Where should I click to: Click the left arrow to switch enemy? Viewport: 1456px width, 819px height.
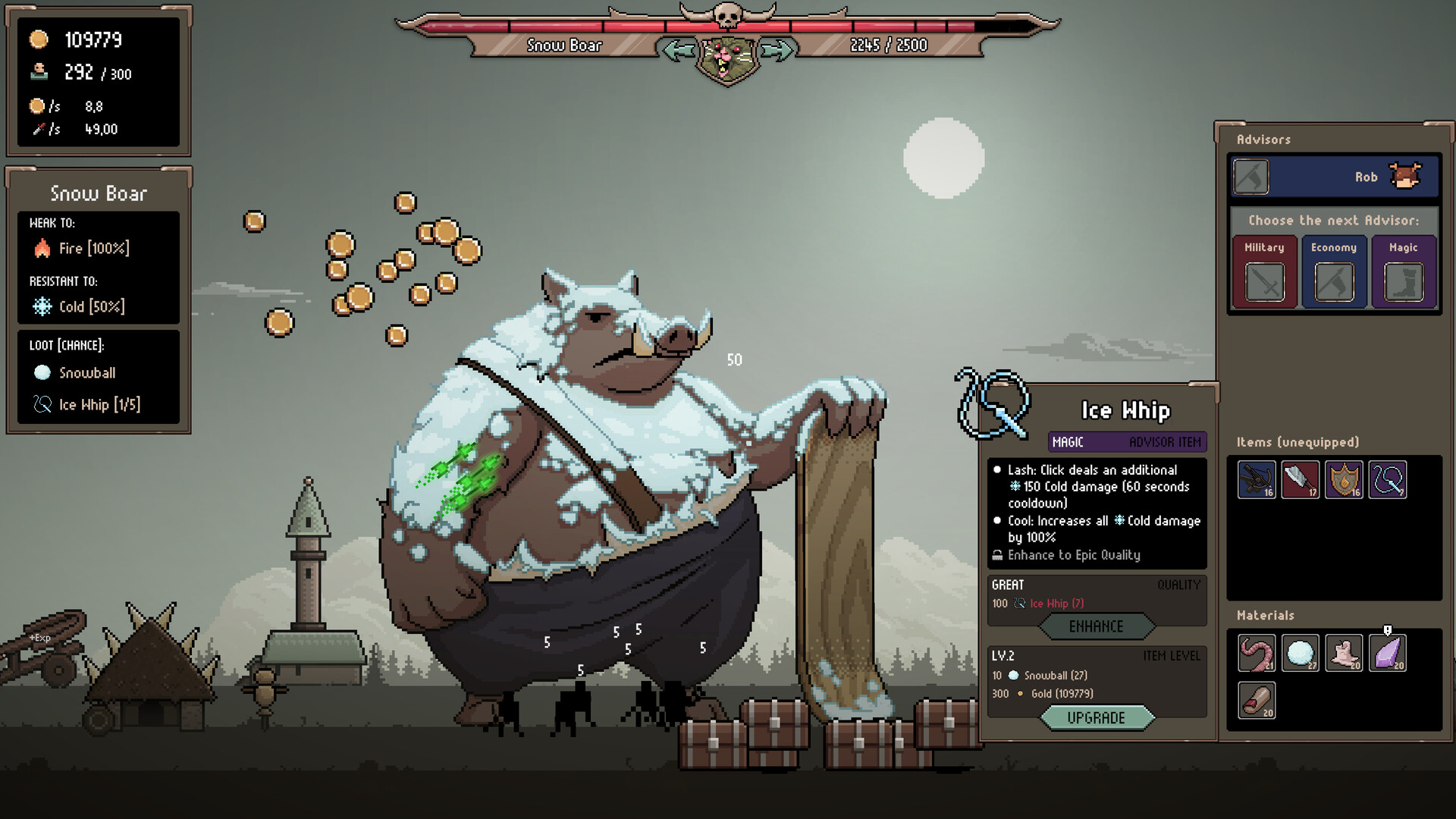(x=678, y=50)
